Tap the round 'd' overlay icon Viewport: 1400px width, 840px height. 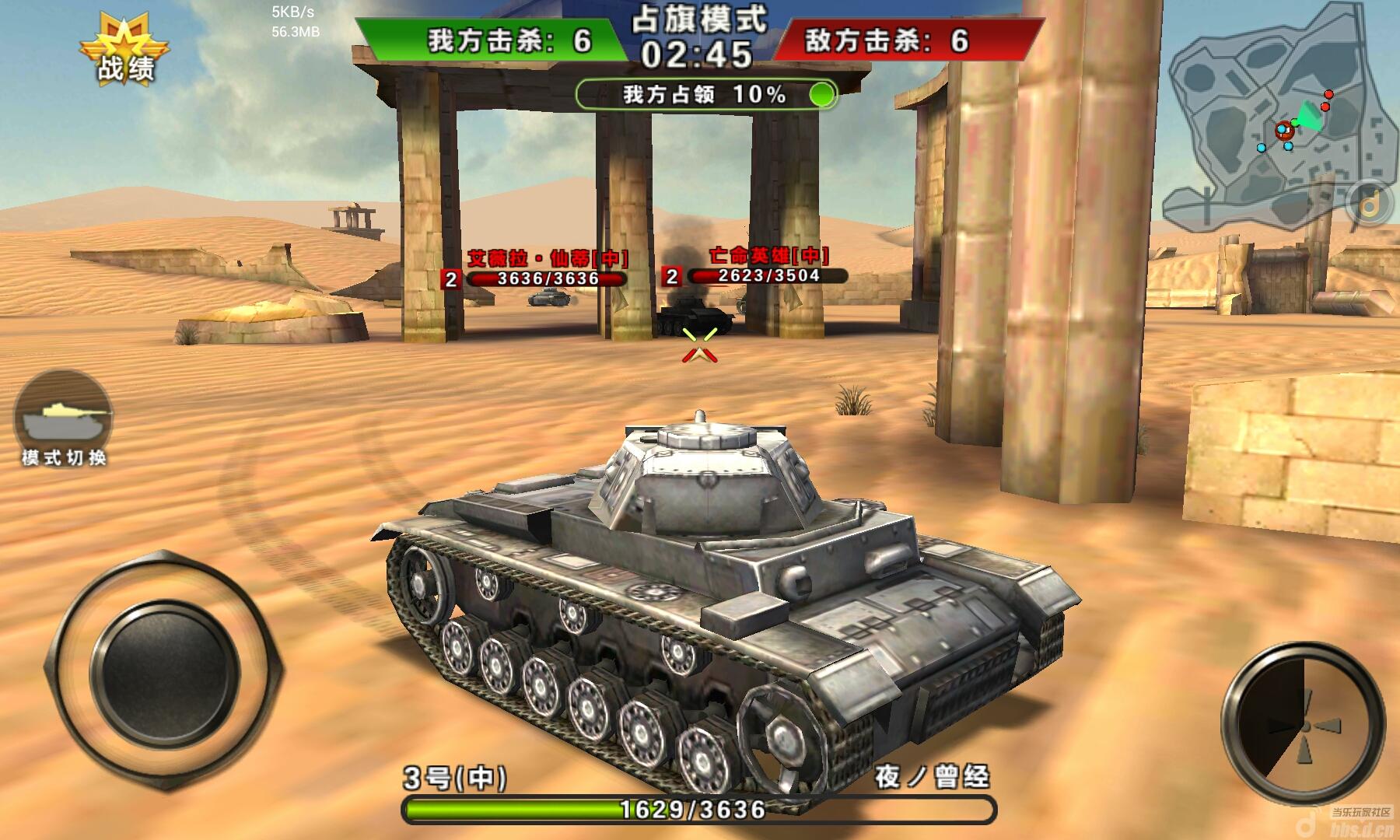[1372, 203]
